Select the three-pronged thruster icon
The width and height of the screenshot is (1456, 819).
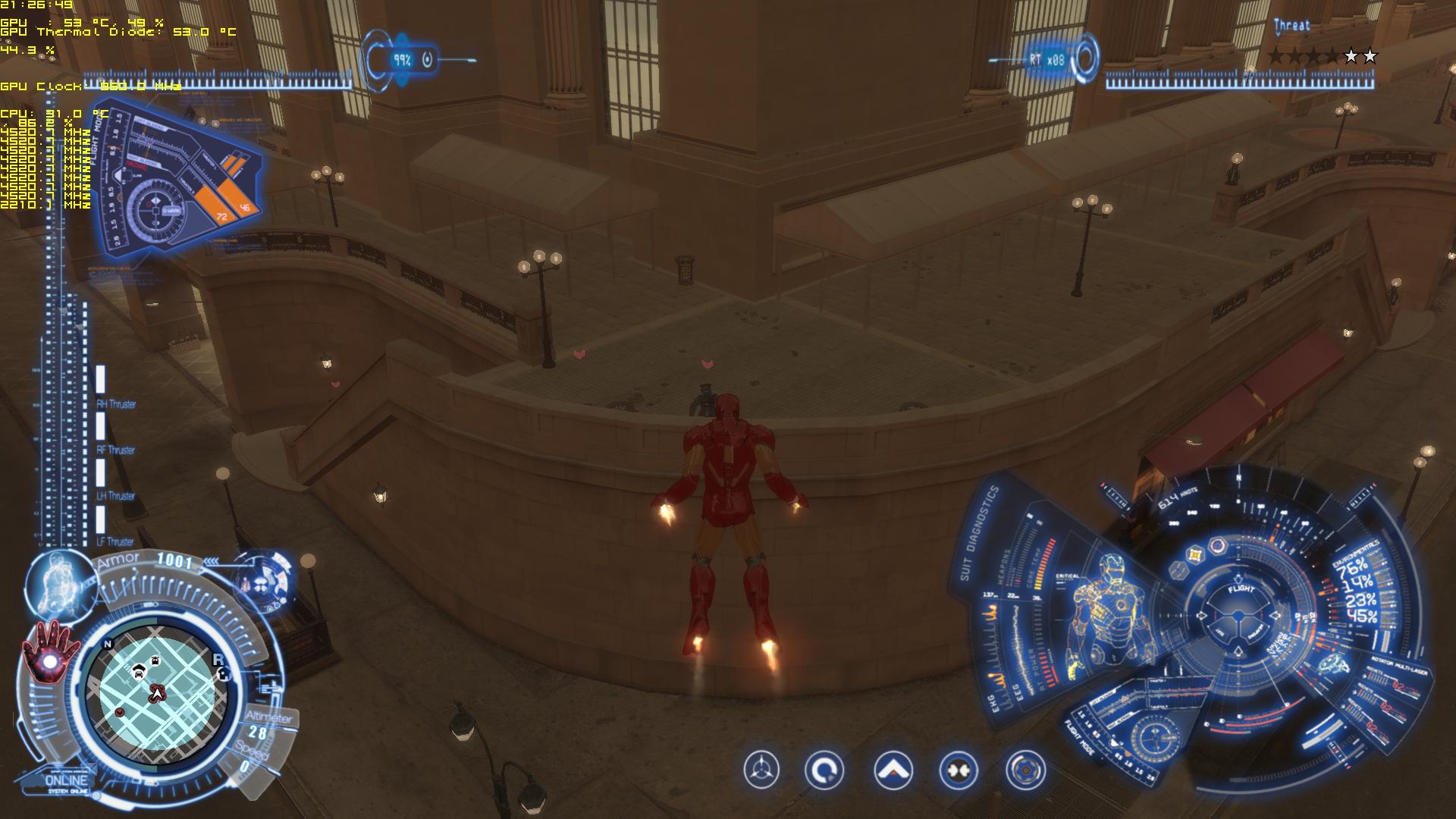pyautogui.click(x=761, y=770)
